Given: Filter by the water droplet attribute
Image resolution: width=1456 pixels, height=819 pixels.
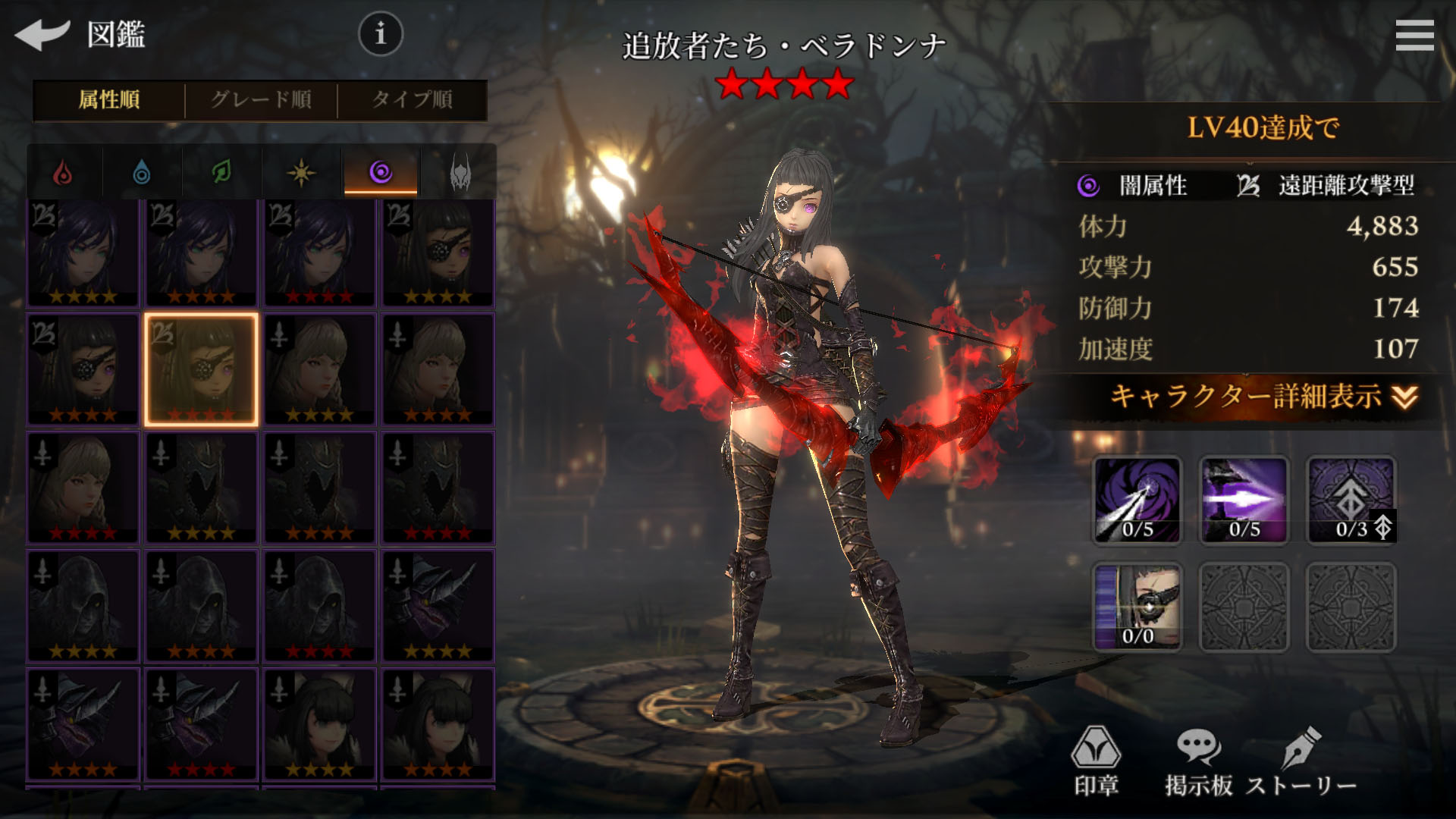Looking at the screenshot, I should pyautogui.click(x=142, y=174).
